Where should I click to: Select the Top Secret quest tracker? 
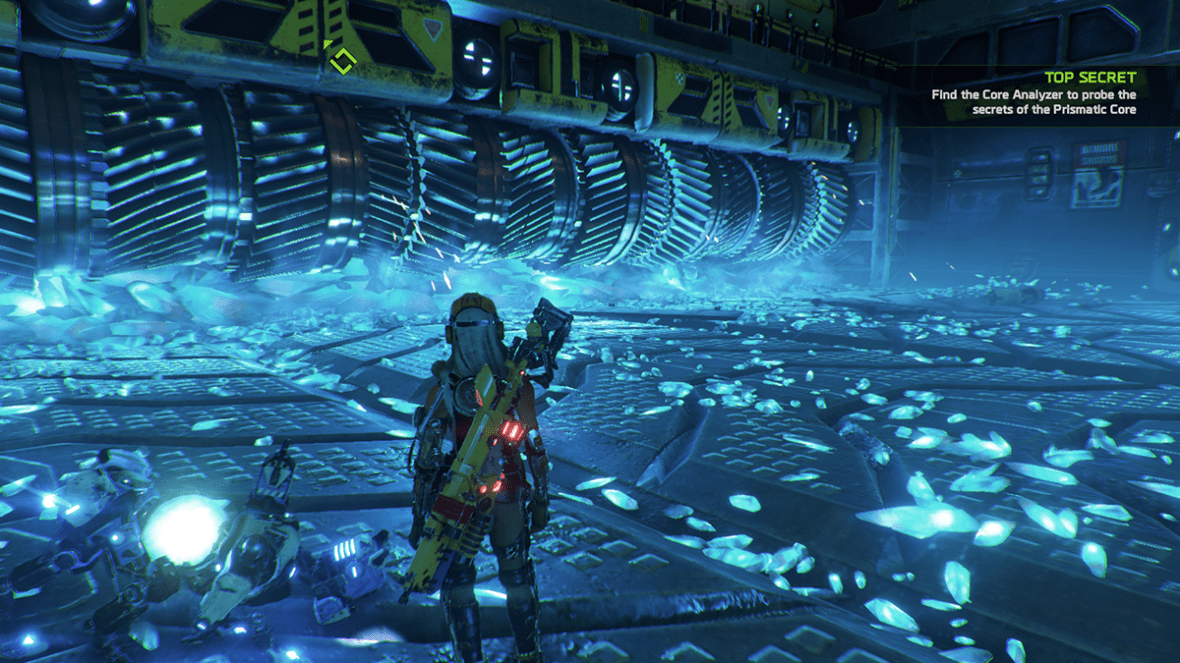[1034, 93]
